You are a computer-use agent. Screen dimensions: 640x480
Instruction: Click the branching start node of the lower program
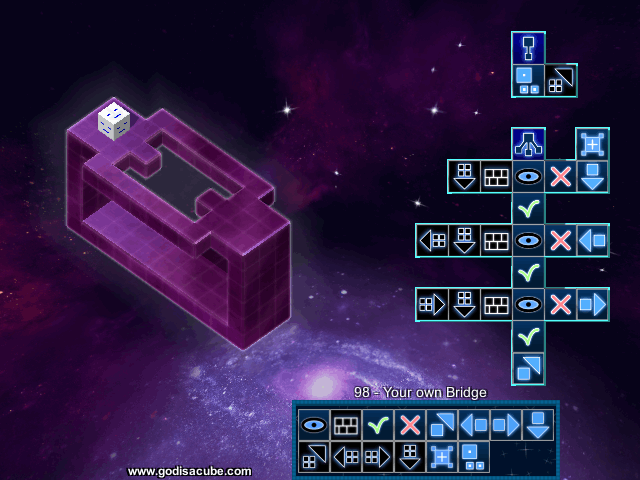pyautogui.click(x=528, y=144)
